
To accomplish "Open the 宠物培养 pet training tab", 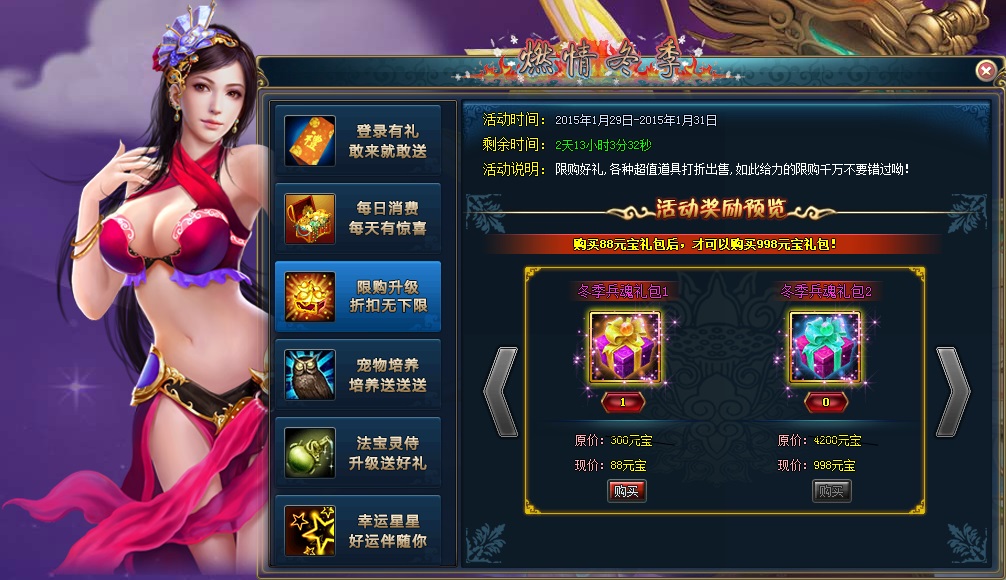I will click(x=358, y=375).
